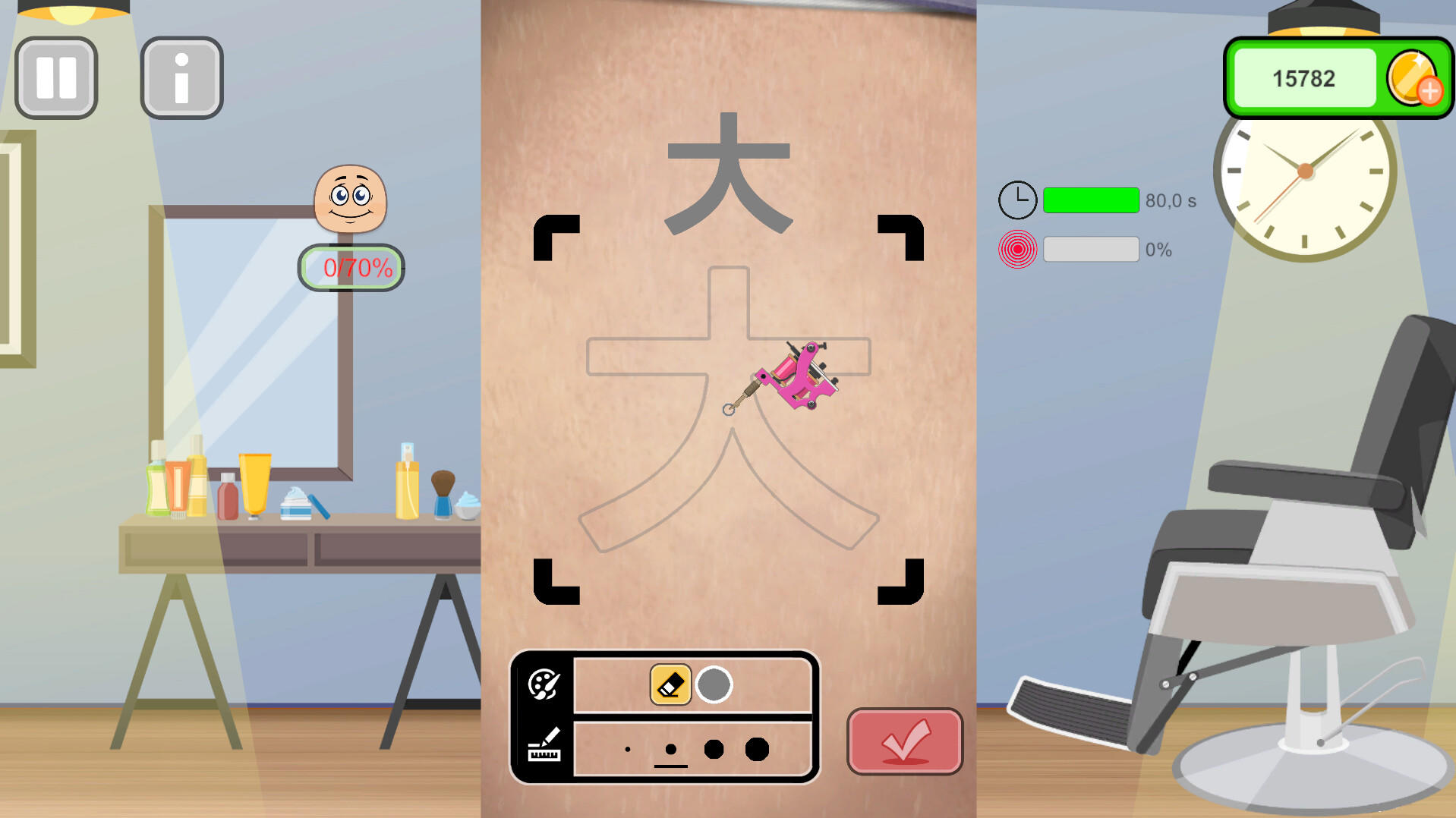This screenshot has height=818, width=1456.
Task: Click the green timer progress bar
Action: (x=1091, y=200)
